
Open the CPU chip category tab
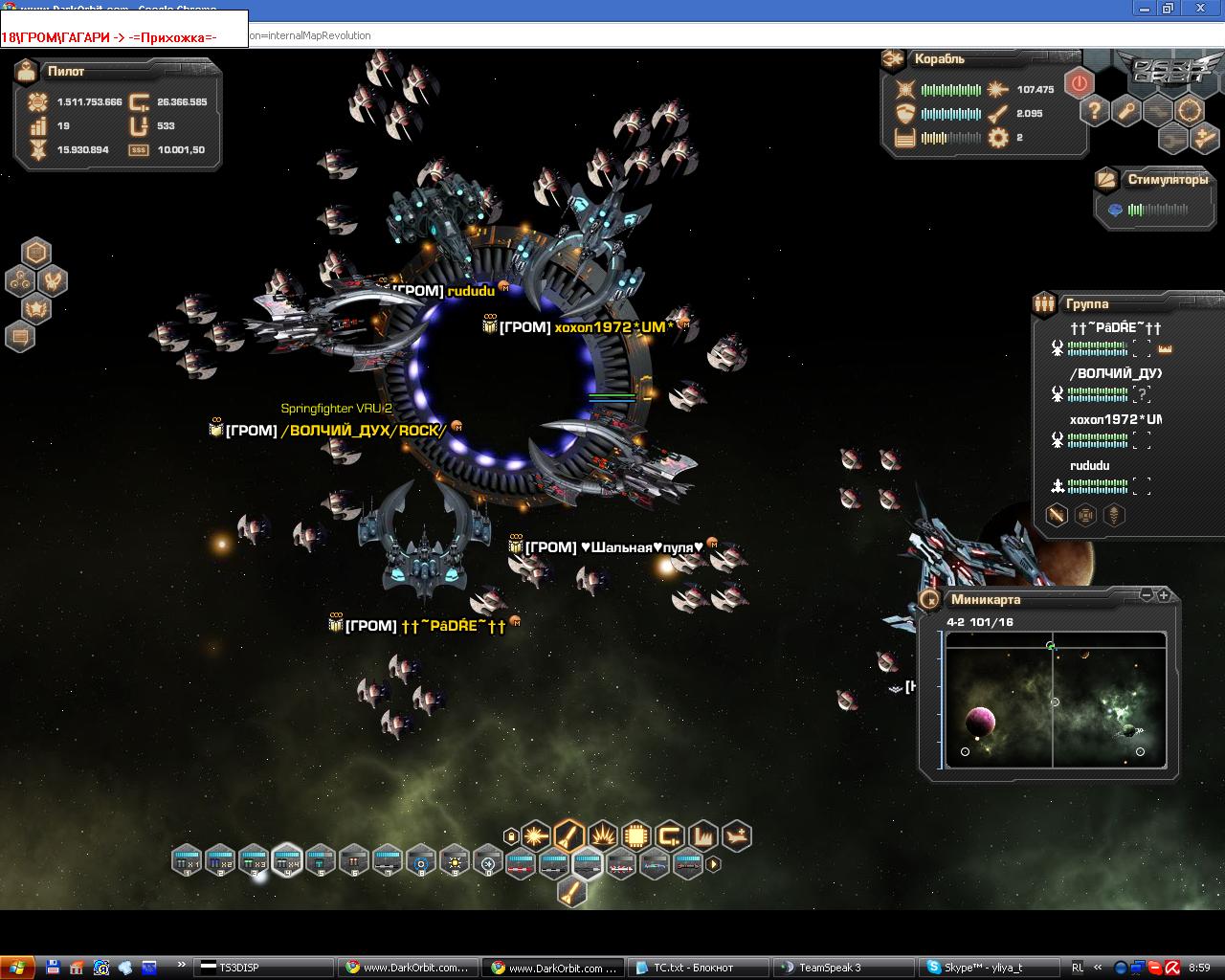(636, 835)
